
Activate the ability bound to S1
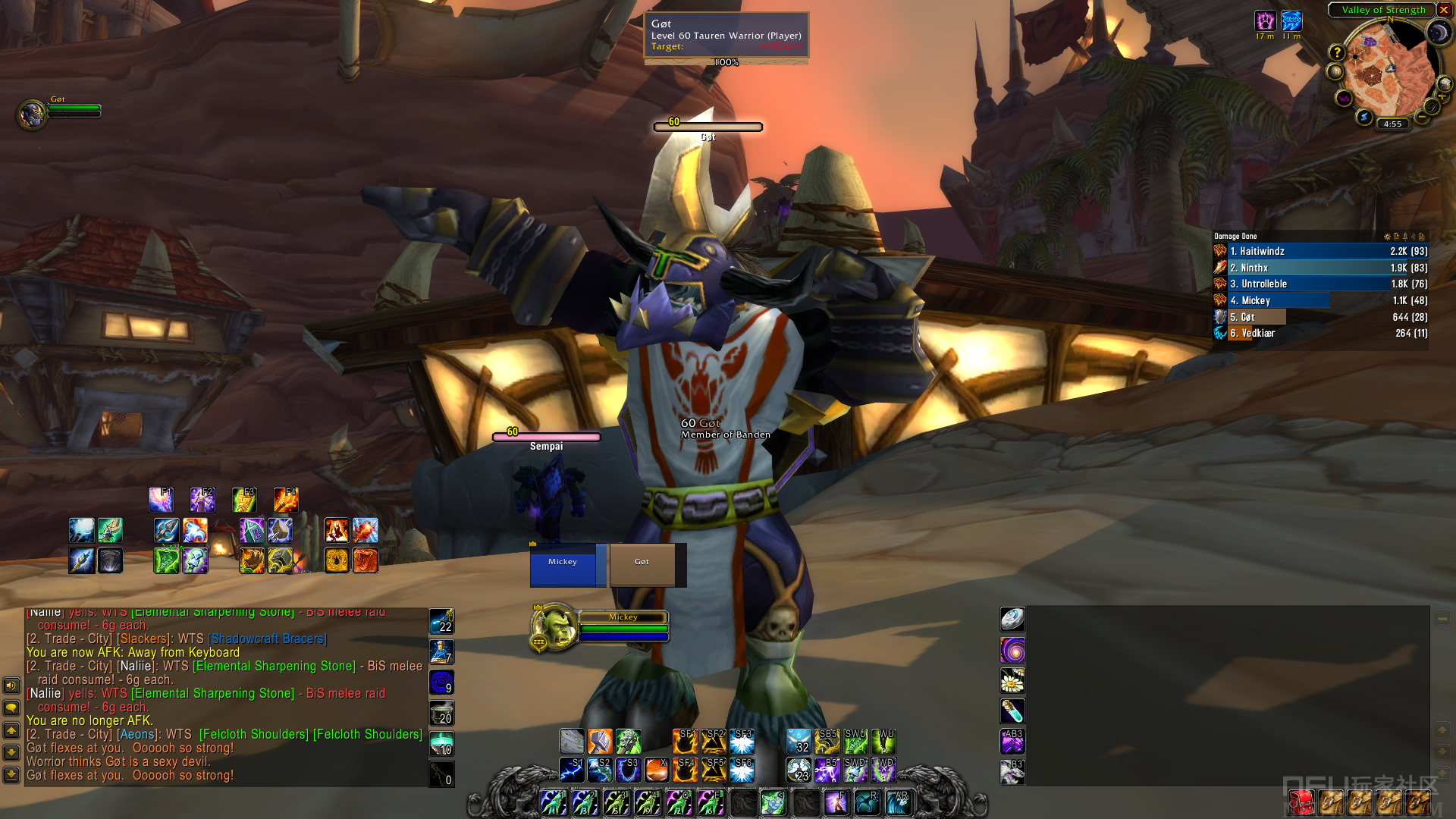pyautogui.click(x=572, y=770)
